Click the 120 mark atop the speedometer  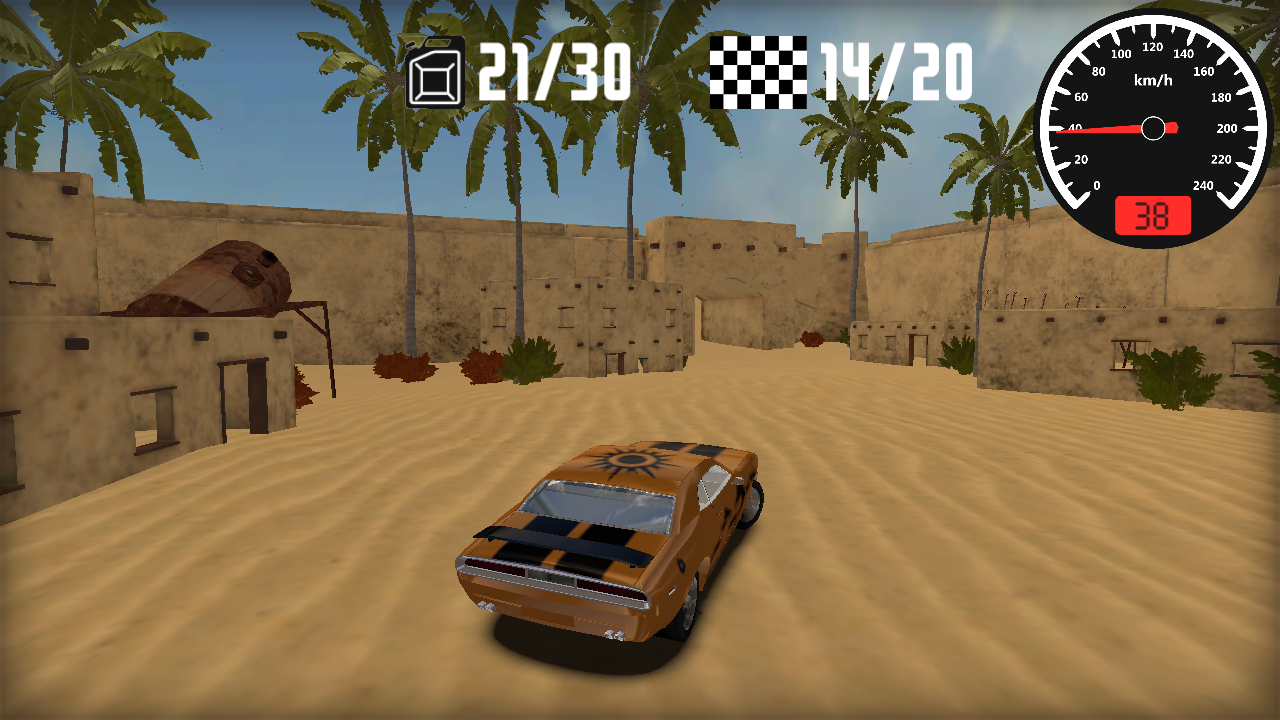coord(1155,46)
